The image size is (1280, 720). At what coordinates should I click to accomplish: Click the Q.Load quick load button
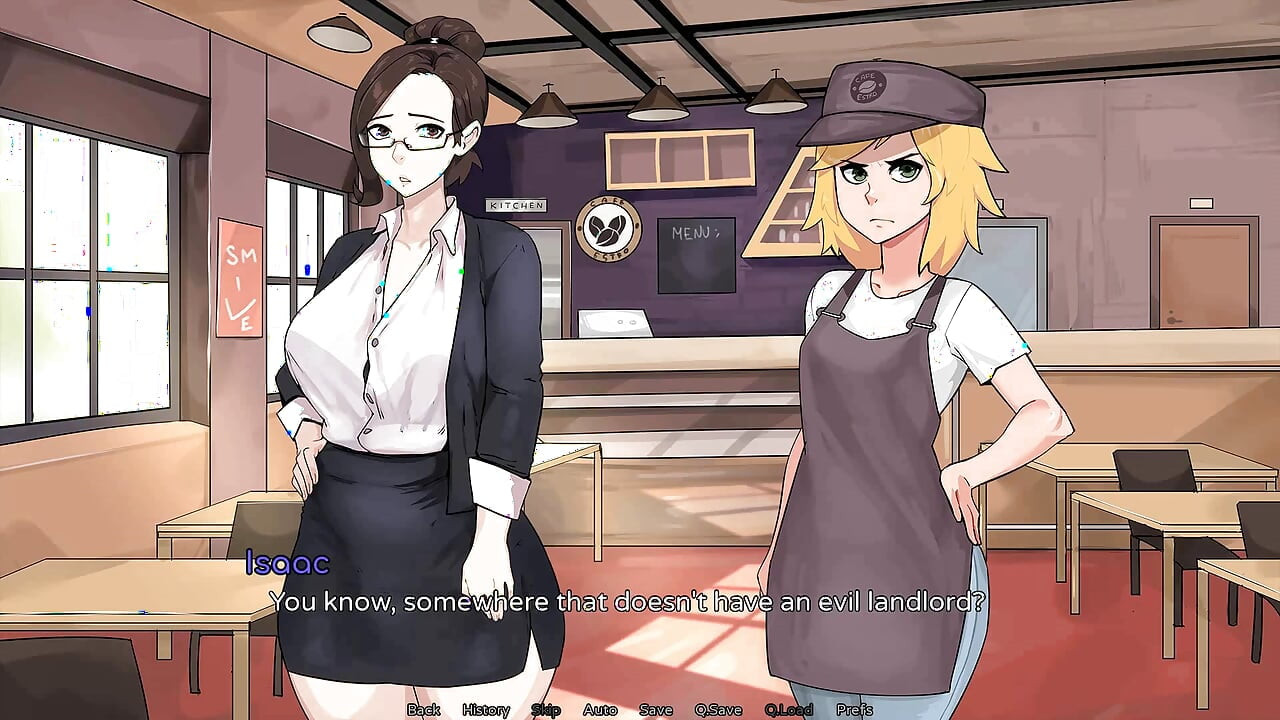pos(788,710)
